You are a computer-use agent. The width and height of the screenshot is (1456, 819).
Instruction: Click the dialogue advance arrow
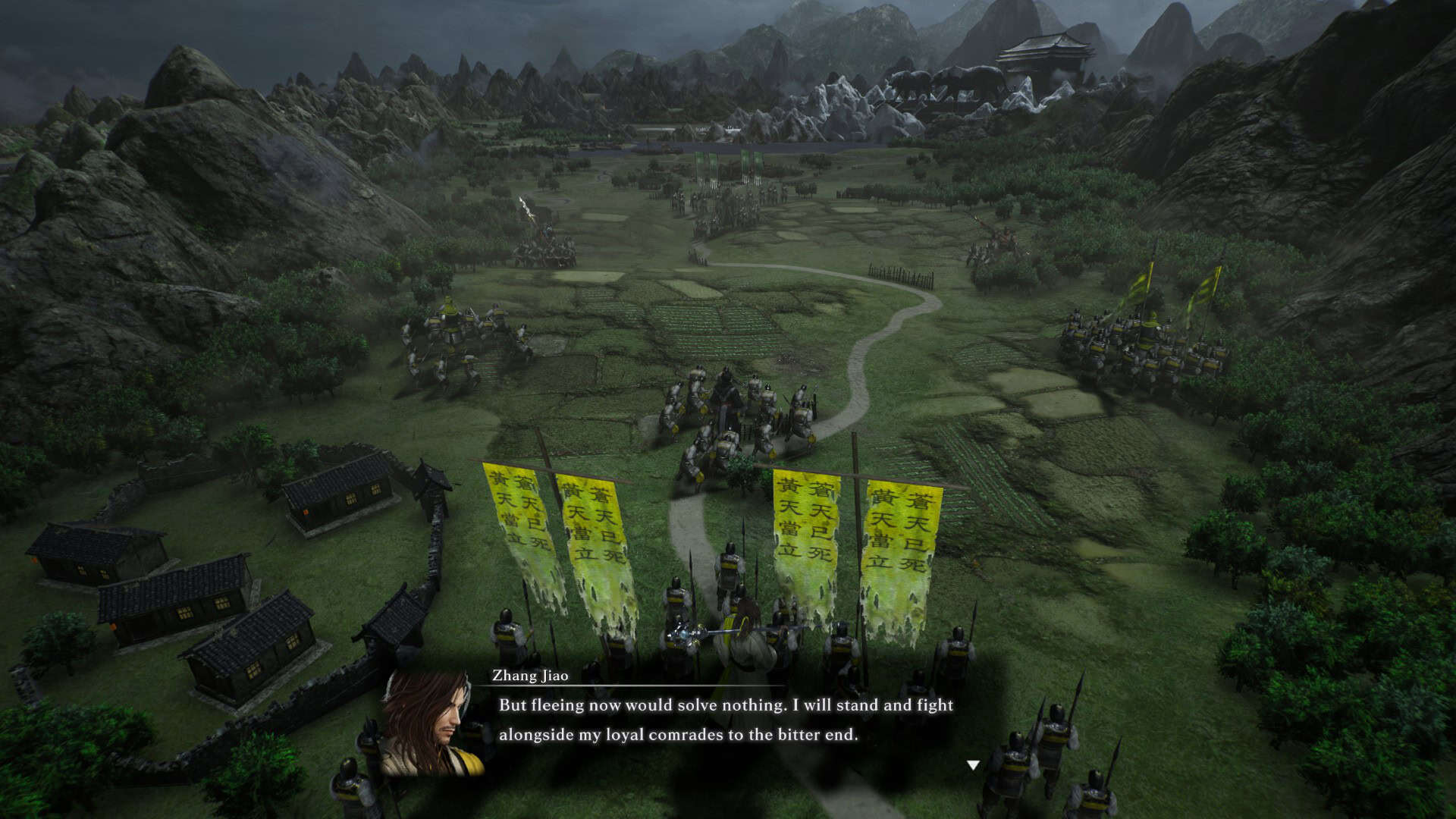pyautogui.click(x=973, y=766)
